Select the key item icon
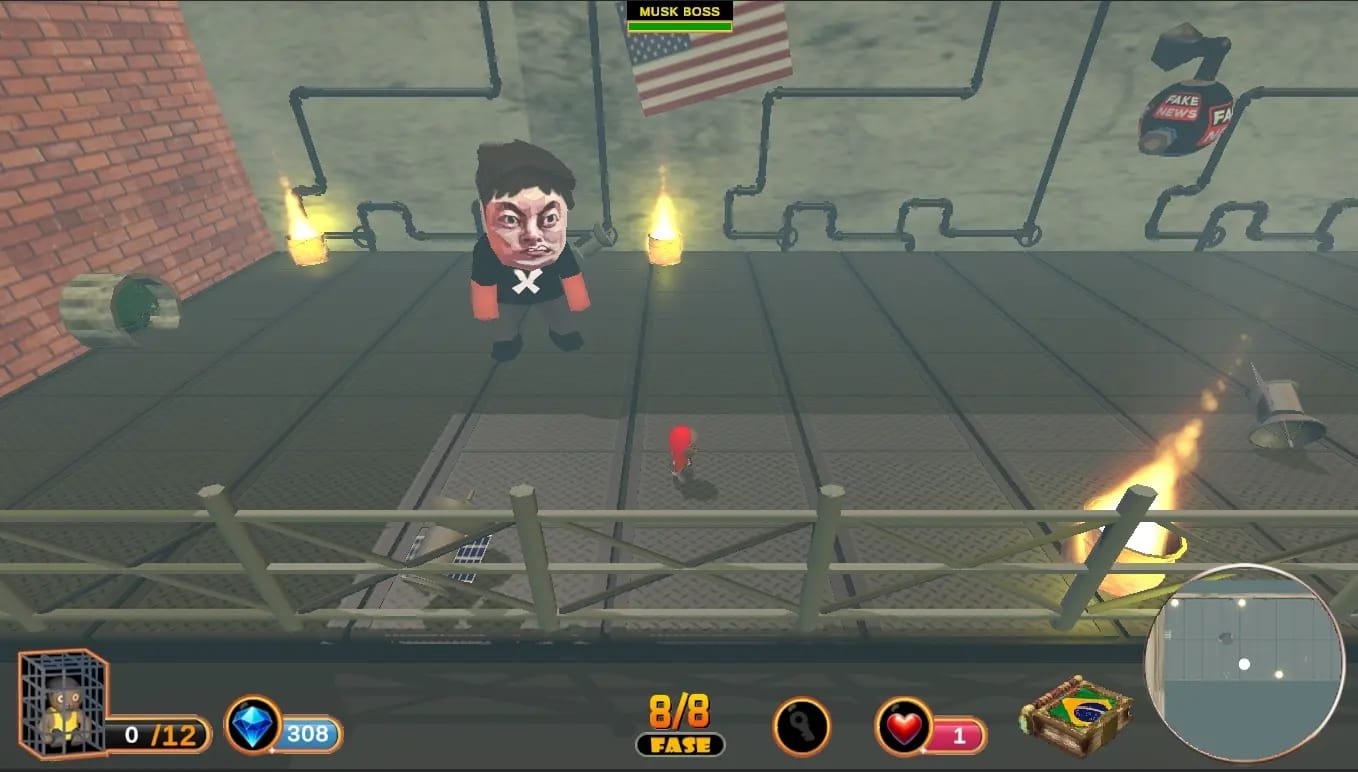1358x772 pixels. pyautogui.click(x=802, y=727)
